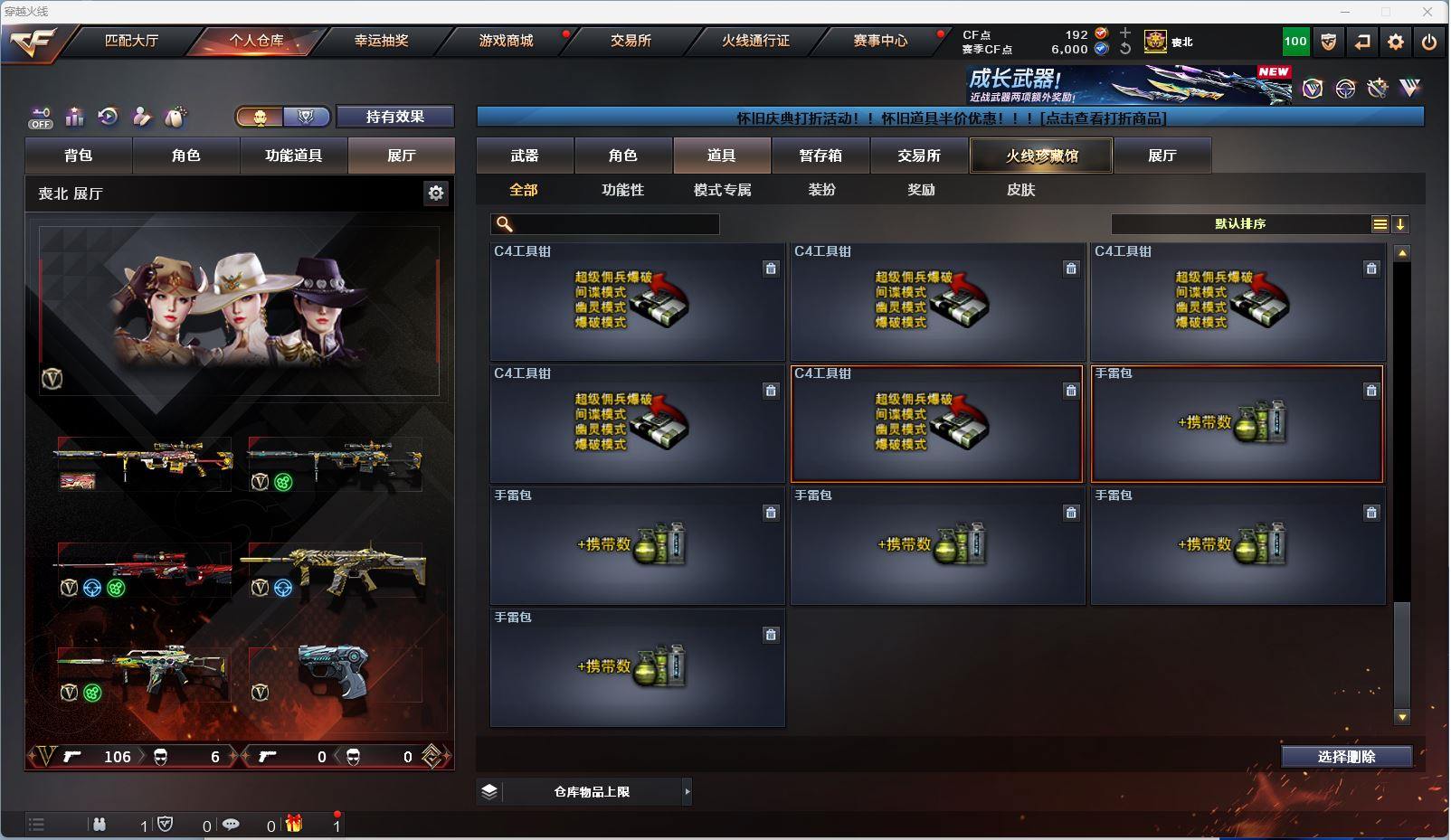Select the 功能道具 functional items tab
Image resolution: width=1451 pixels, height=840 pixels.
293,156
